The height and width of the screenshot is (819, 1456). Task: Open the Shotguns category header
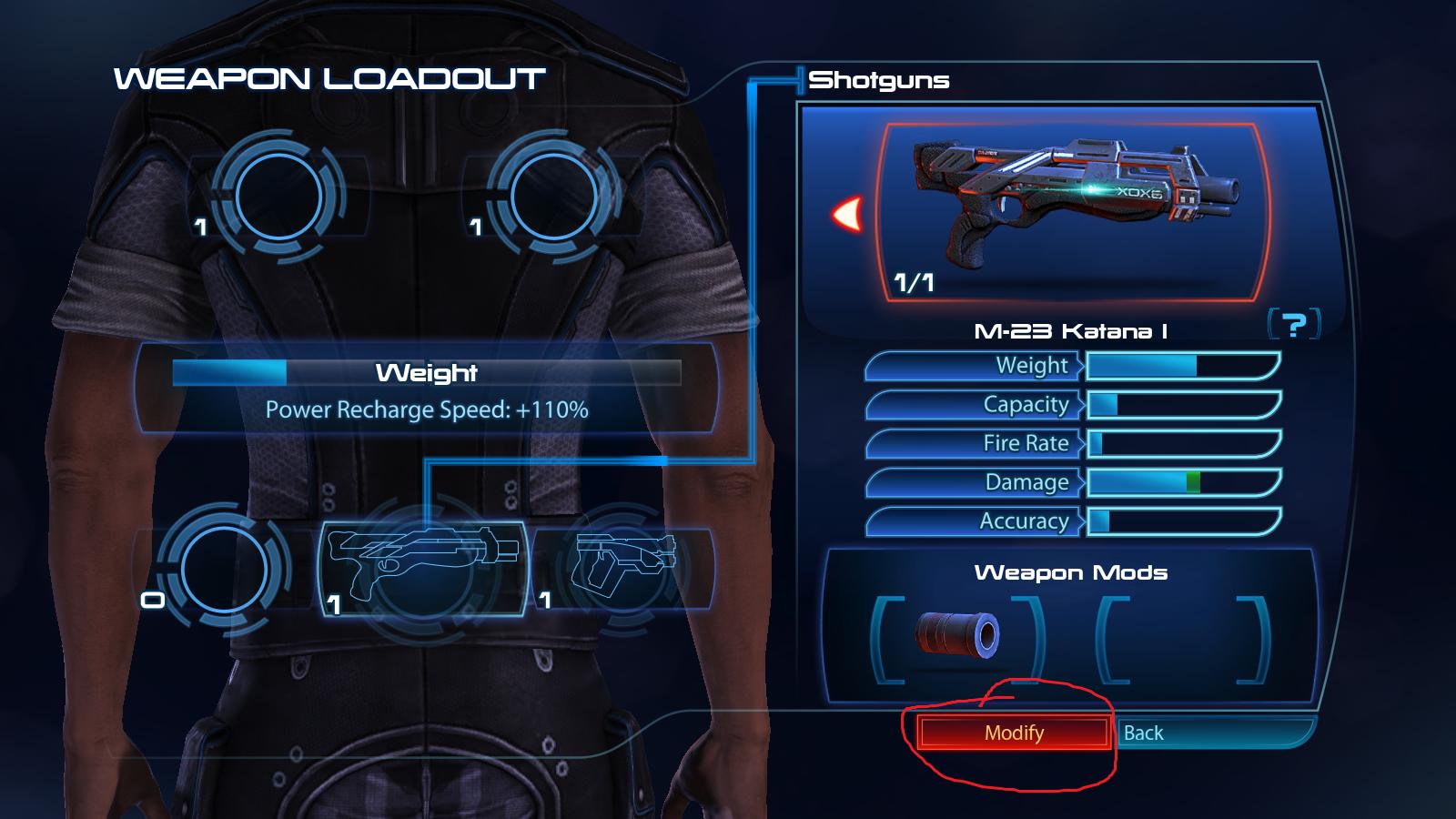pos(878,79)
